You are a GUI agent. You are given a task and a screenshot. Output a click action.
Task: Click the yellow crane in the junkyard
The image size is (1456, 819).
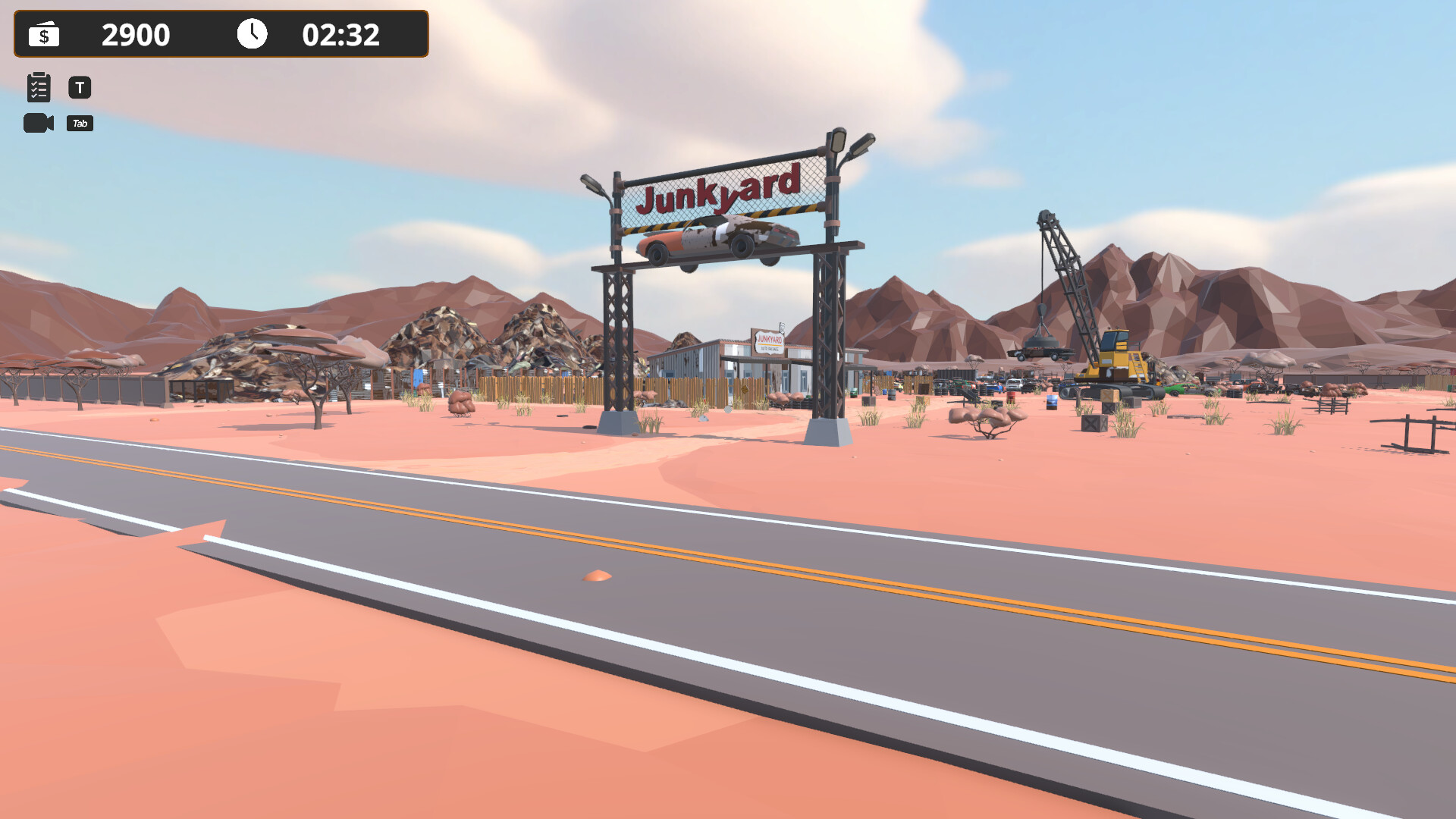pos(1115,356)
